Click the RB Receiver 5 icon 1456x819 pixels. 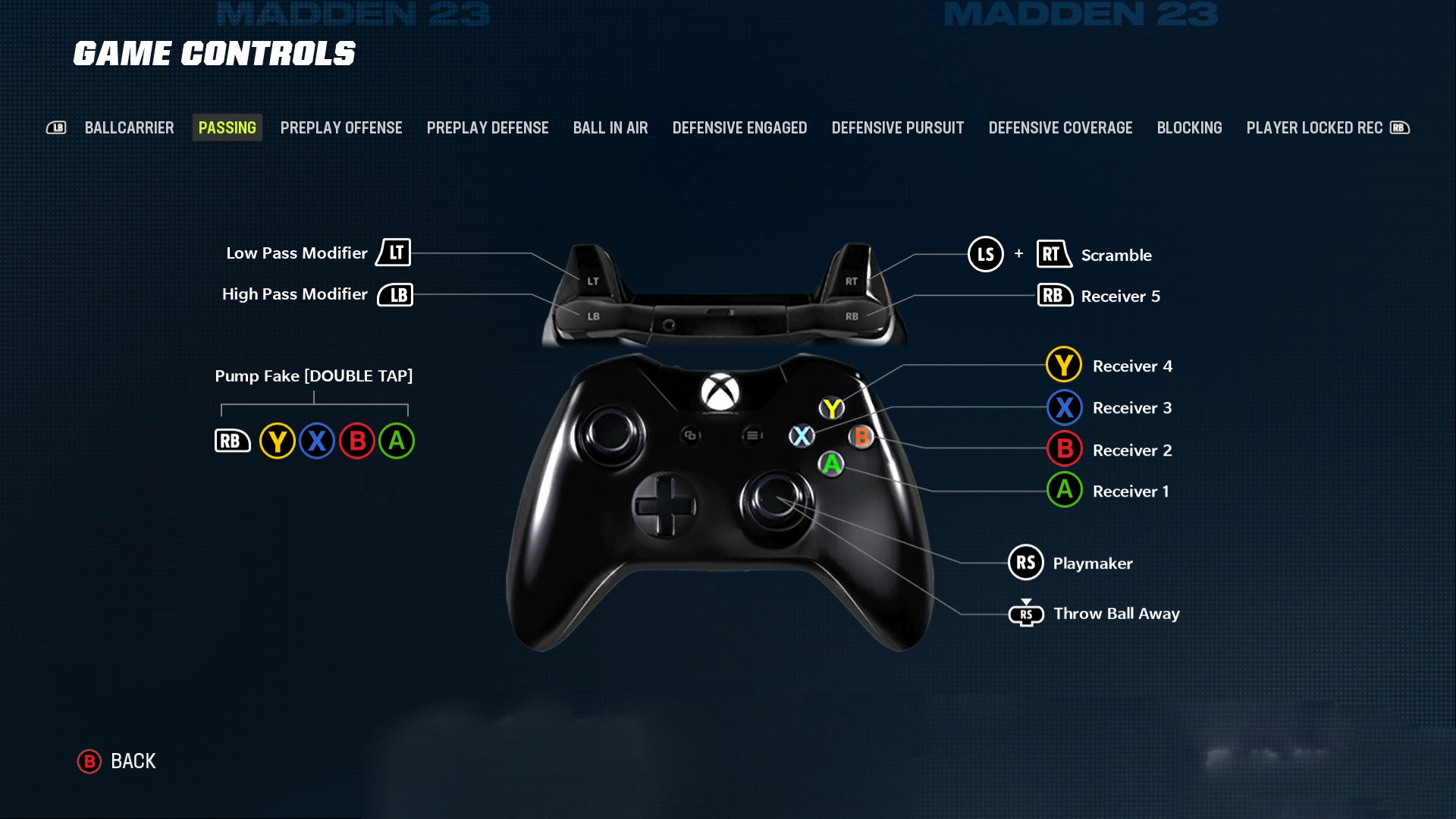[x=1054, y=296]
